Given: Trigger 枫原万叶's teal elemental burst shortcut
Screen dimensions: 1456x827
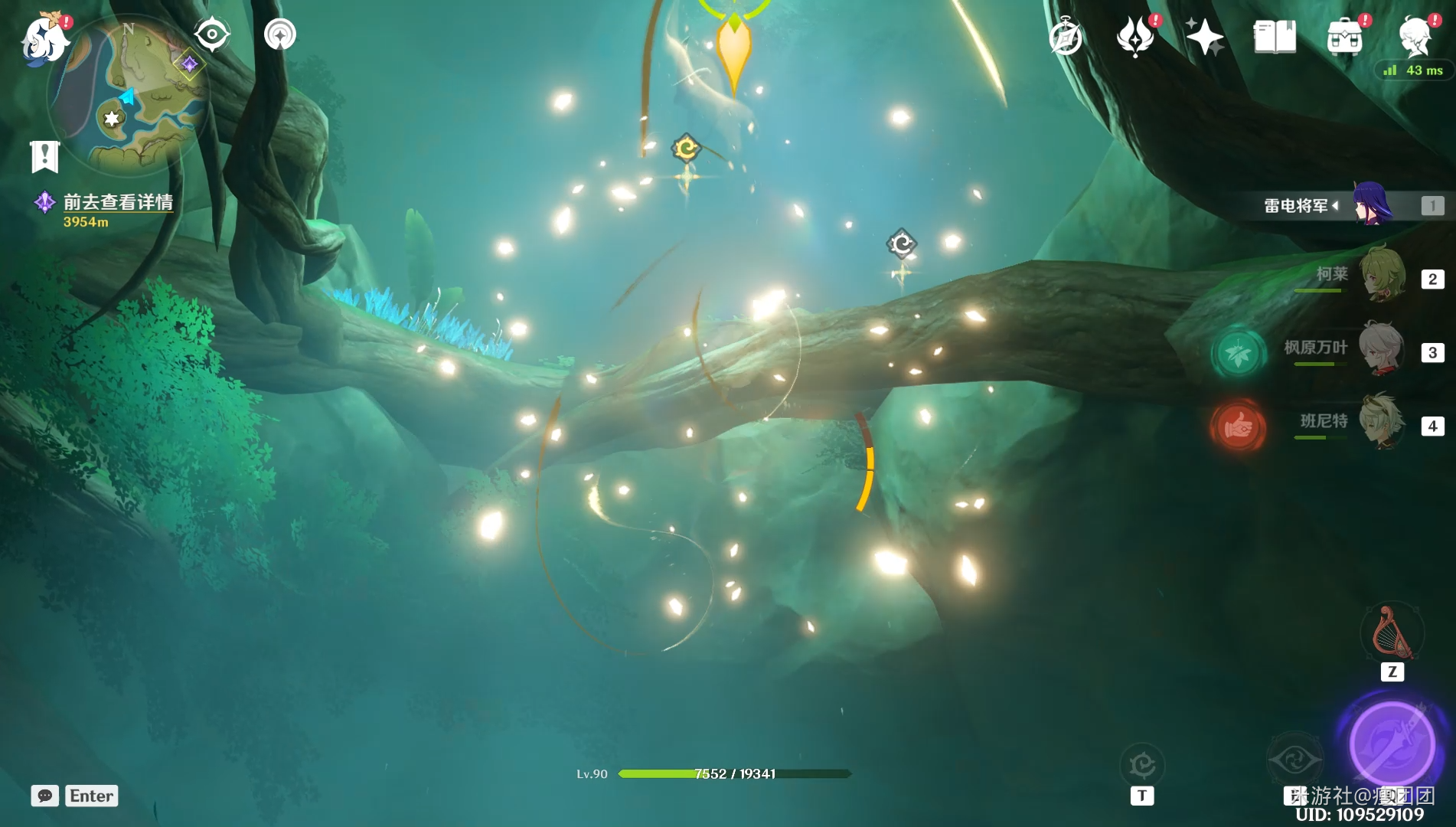Looking at the screenshot, I should click(1238, 354).
